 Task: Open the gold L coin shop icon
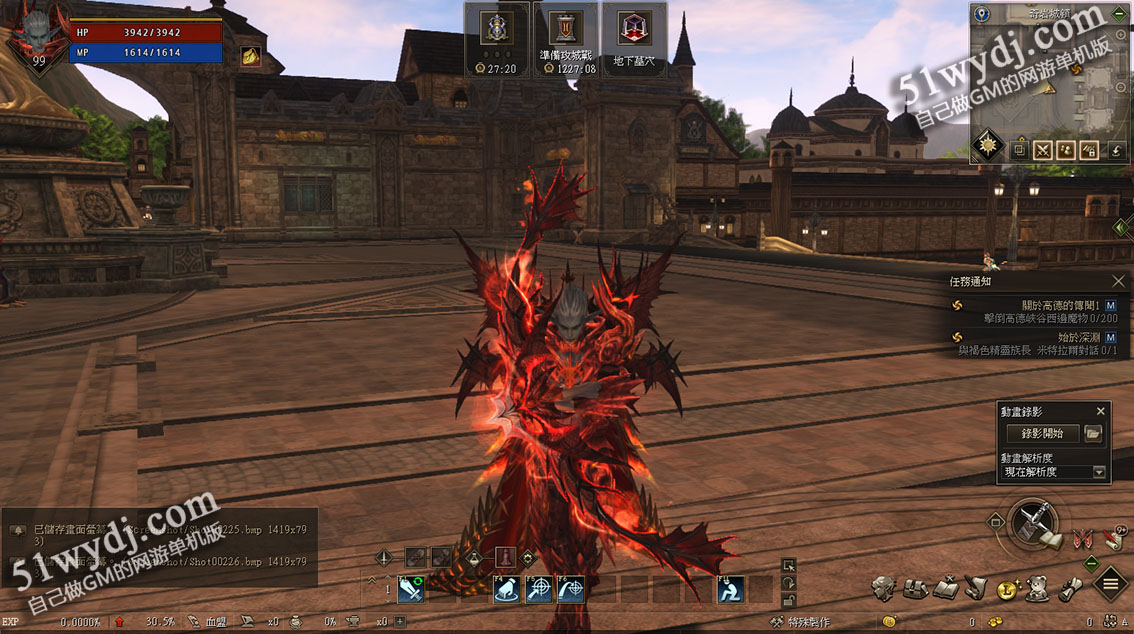coord(1008,588)
